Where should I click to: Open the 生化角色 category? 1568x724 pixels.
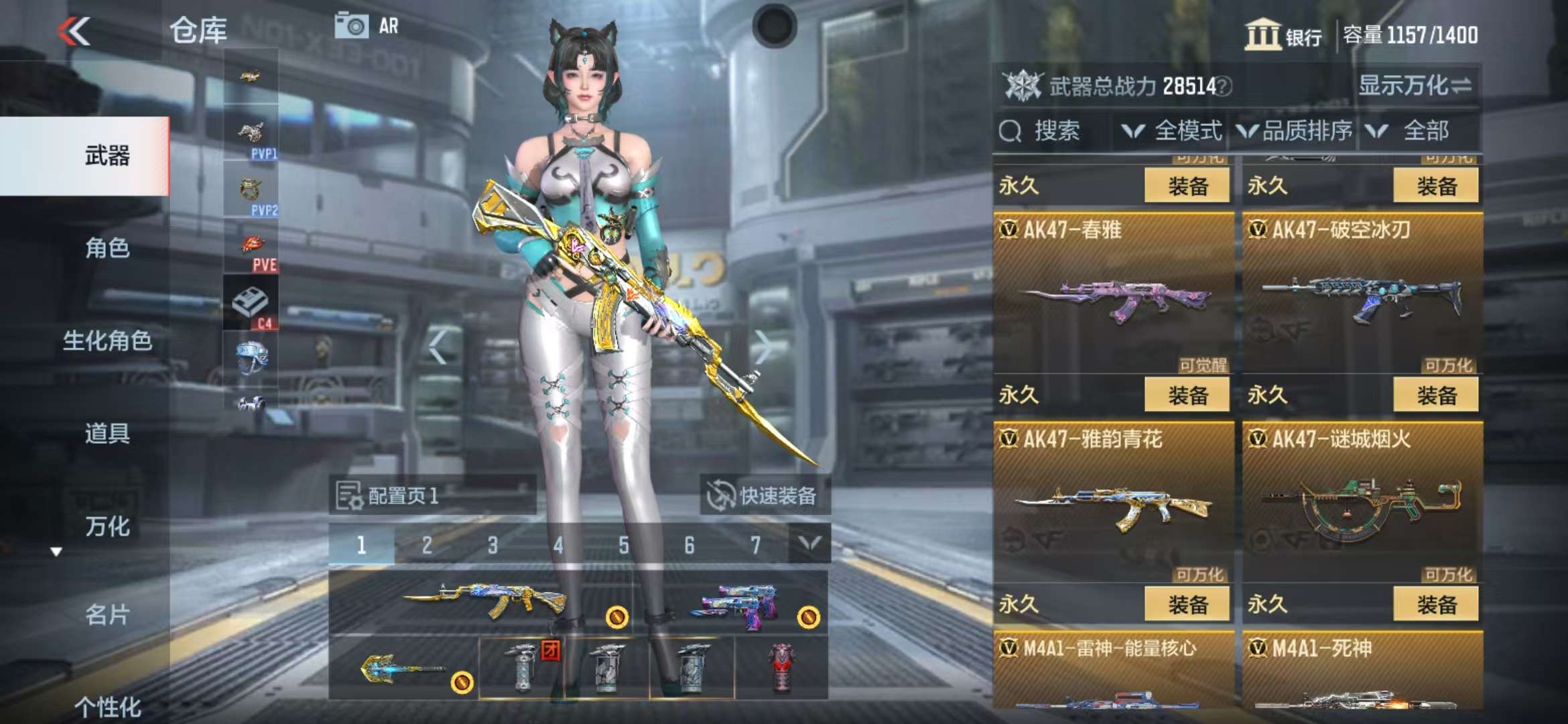coord(107,341)
